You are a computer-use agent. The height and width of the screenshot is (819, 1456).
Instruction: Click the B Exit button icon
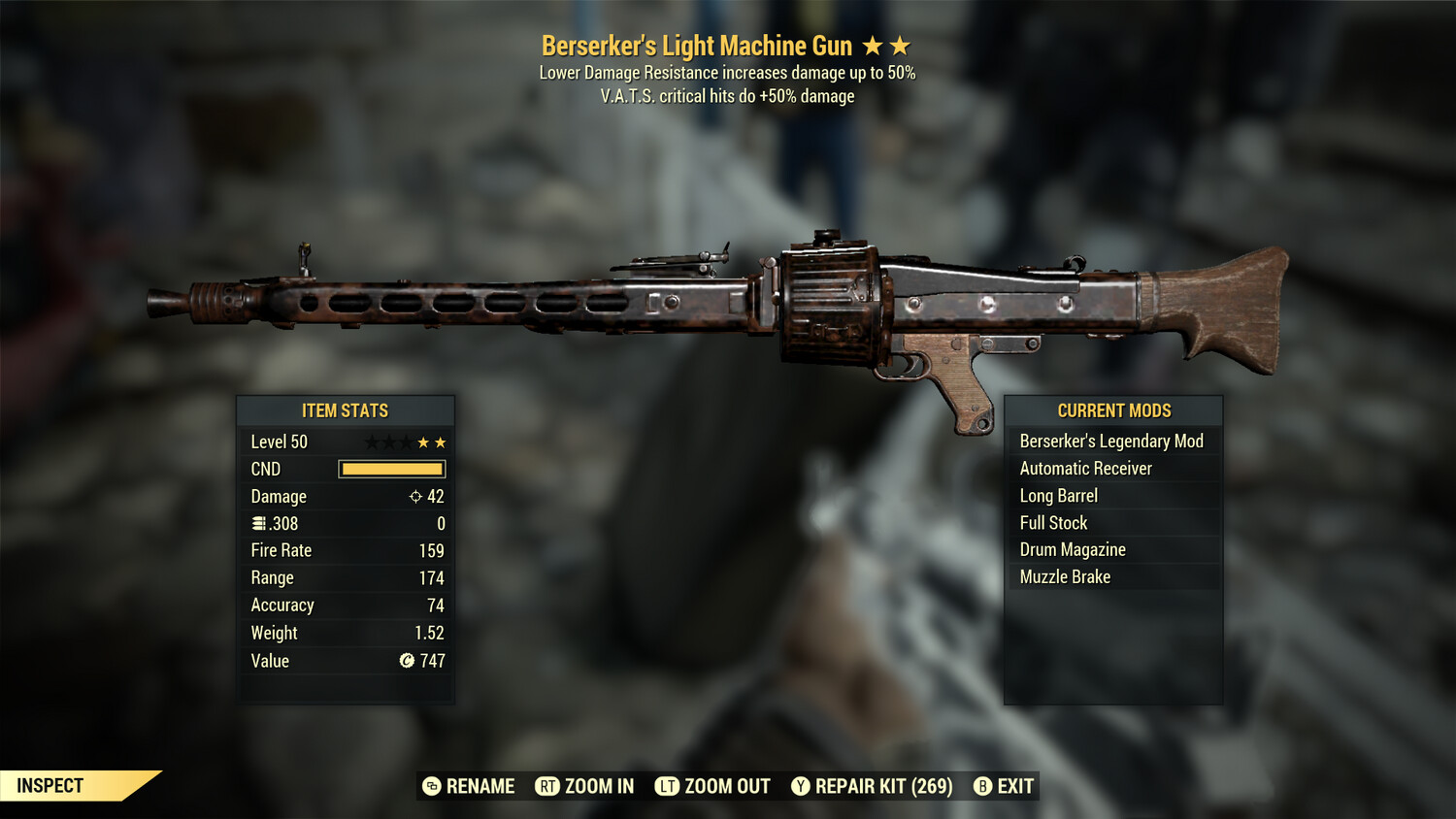click(982, 786)
